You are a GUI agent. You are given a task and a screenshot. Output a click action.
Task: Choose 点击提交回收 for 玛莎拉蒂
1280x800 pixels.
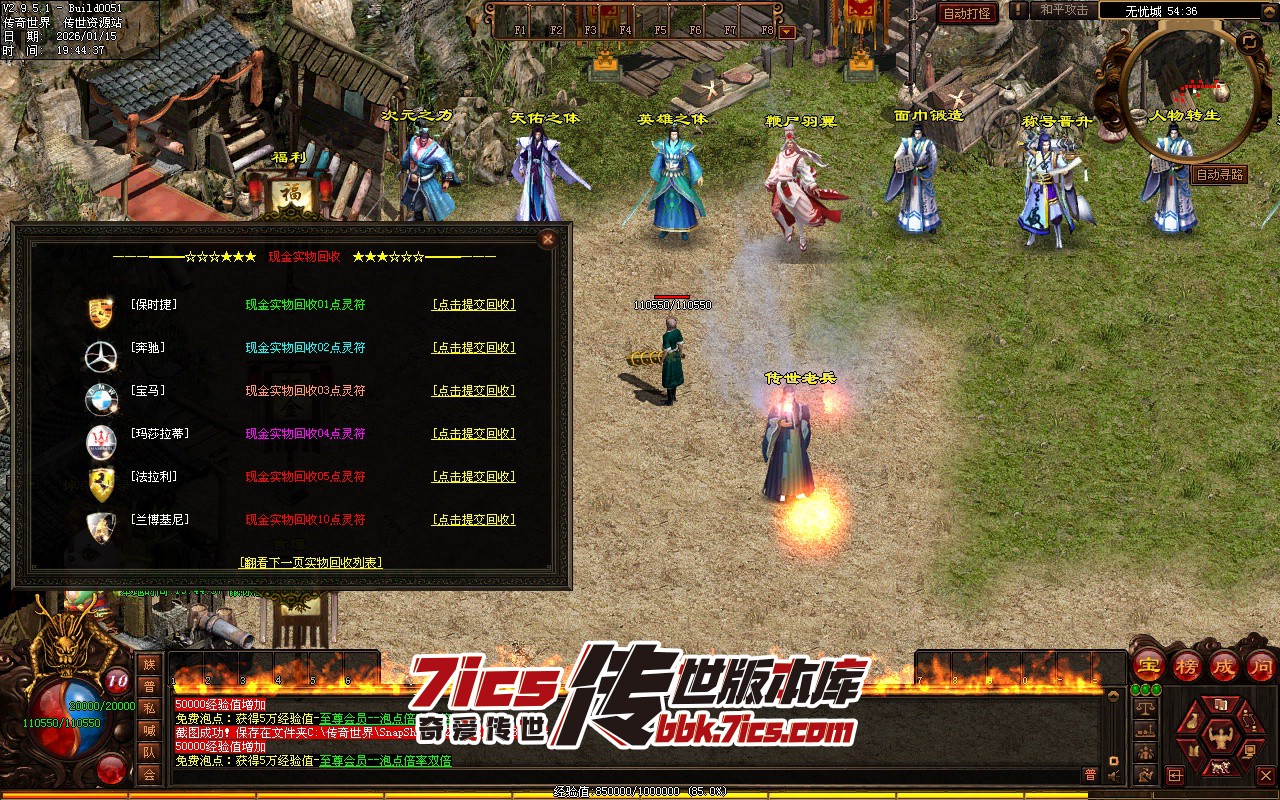coord(473,434)
